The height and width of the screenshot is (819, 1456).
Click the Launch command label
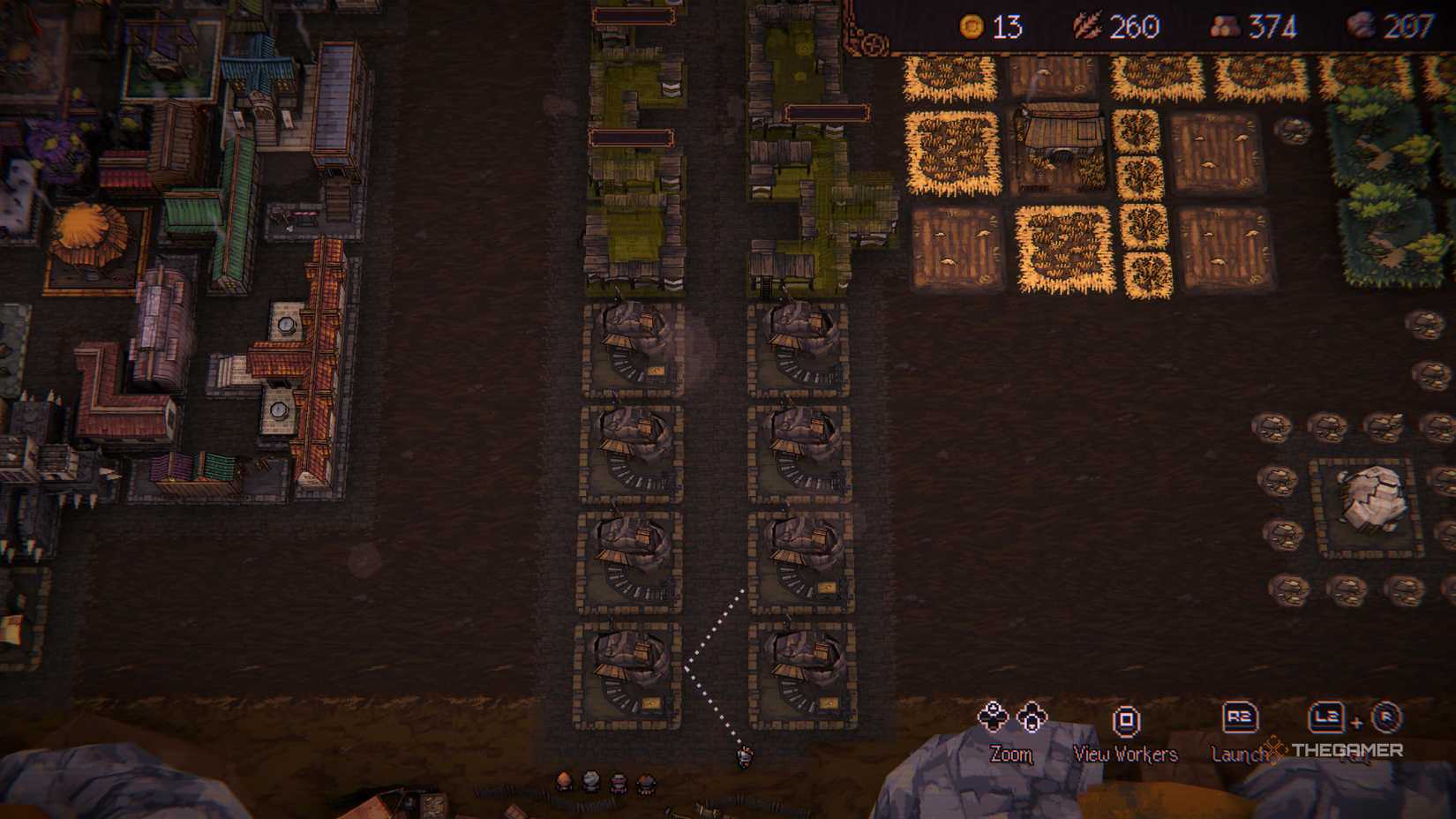[x=1239, y=755]
